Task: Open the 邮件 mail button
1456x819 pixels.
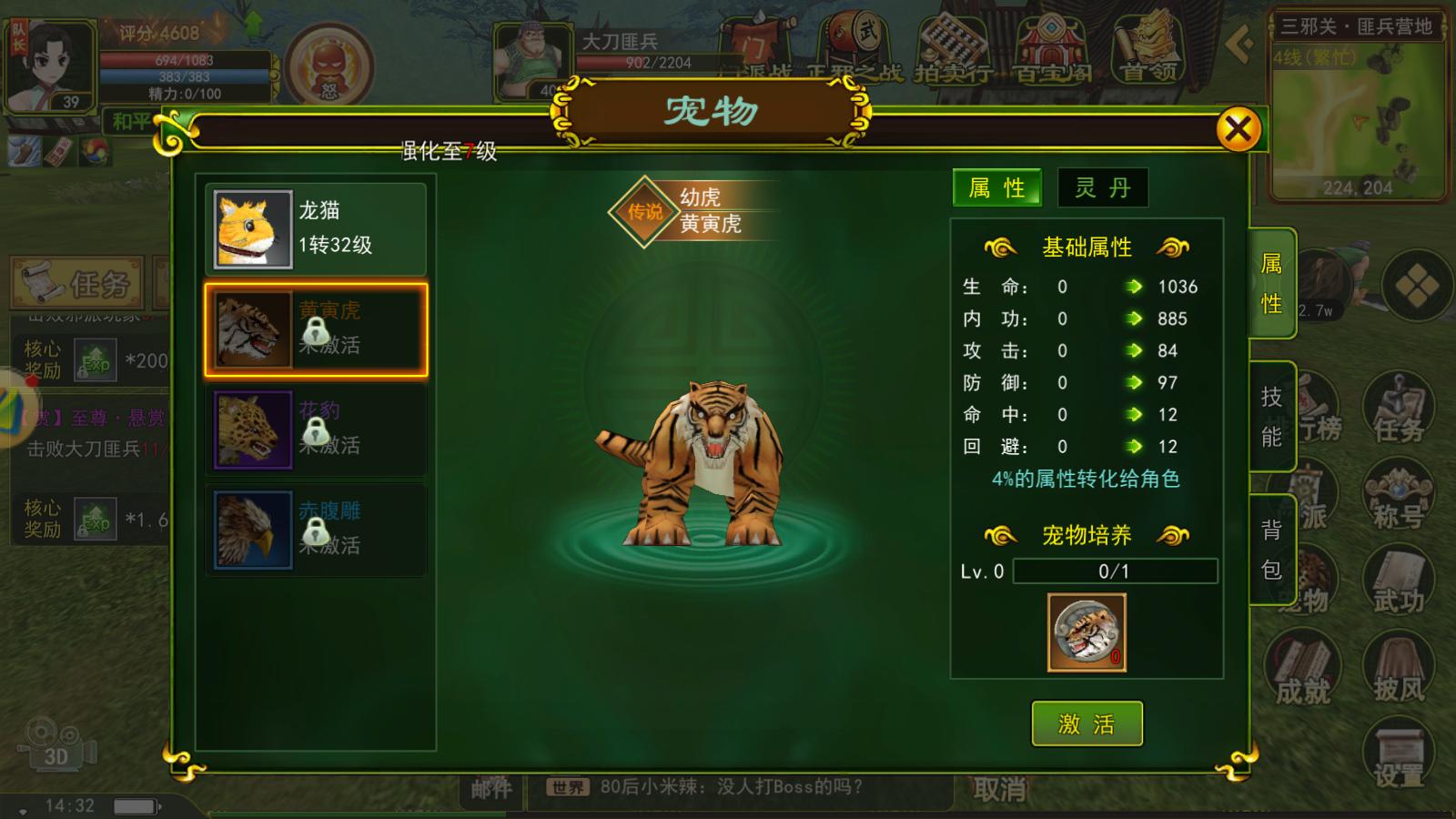Action: pos(490,788)
